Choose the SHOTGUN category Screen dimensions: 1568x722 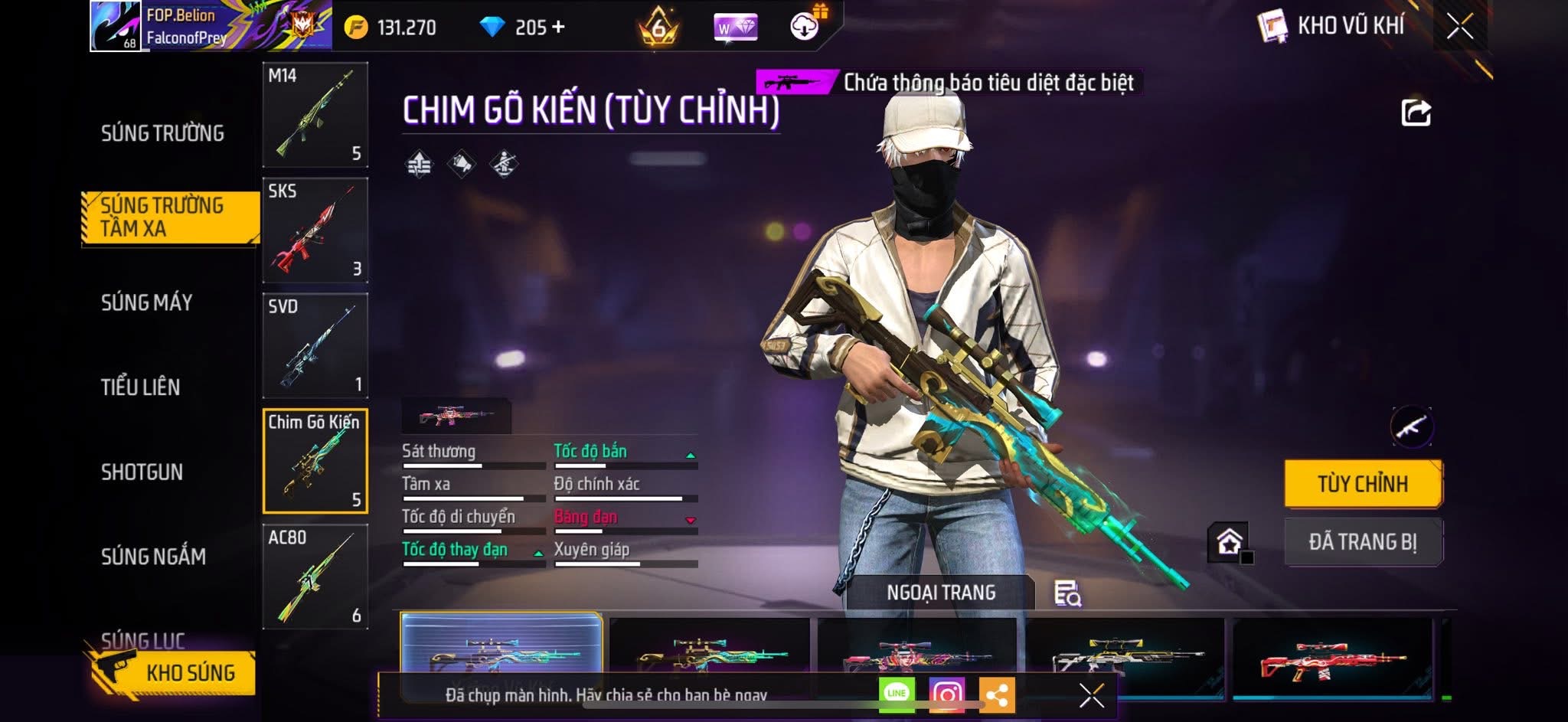click(142, 472)
